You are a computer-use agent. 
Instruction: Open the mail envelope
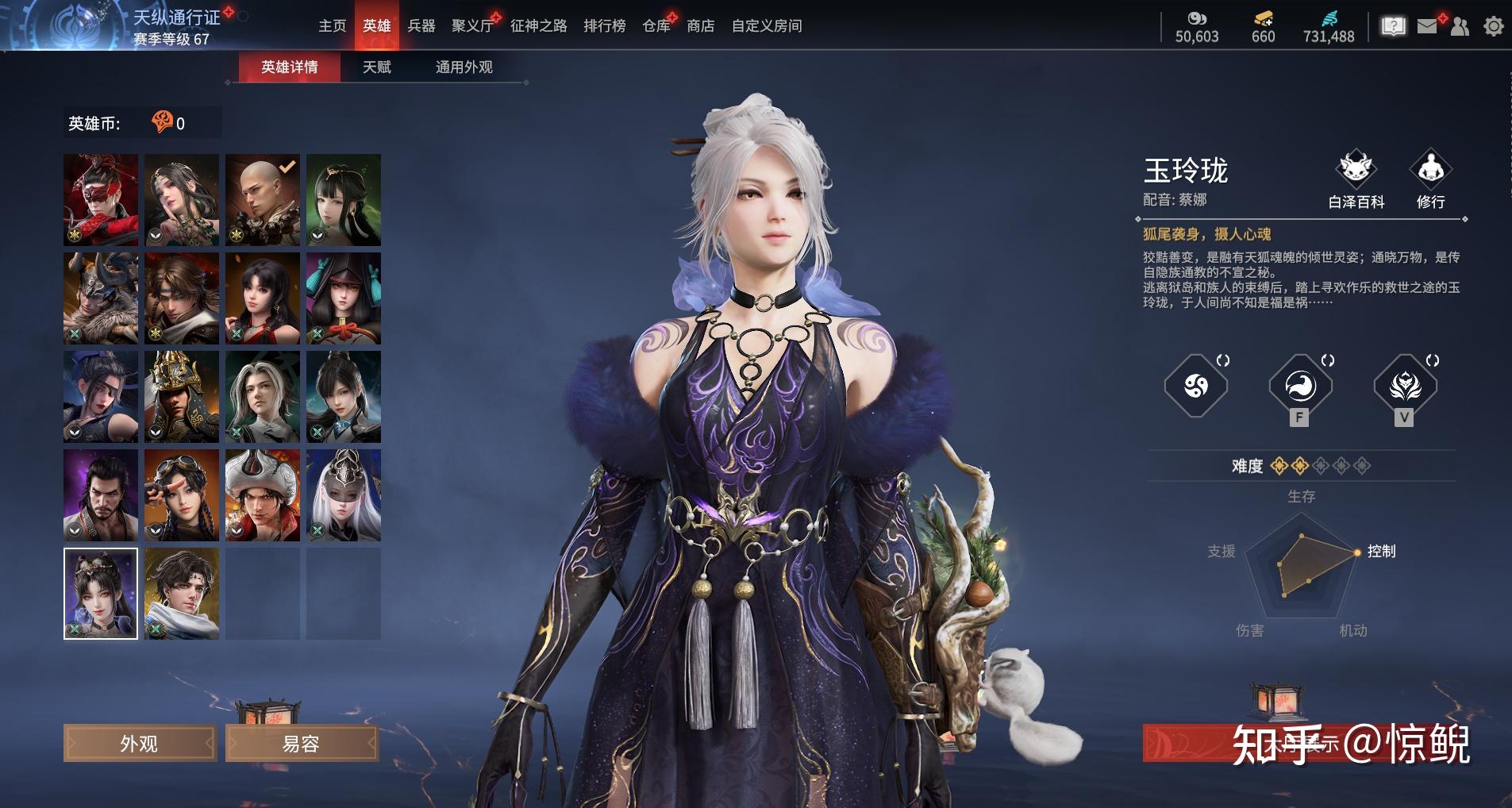[1427, 27]
